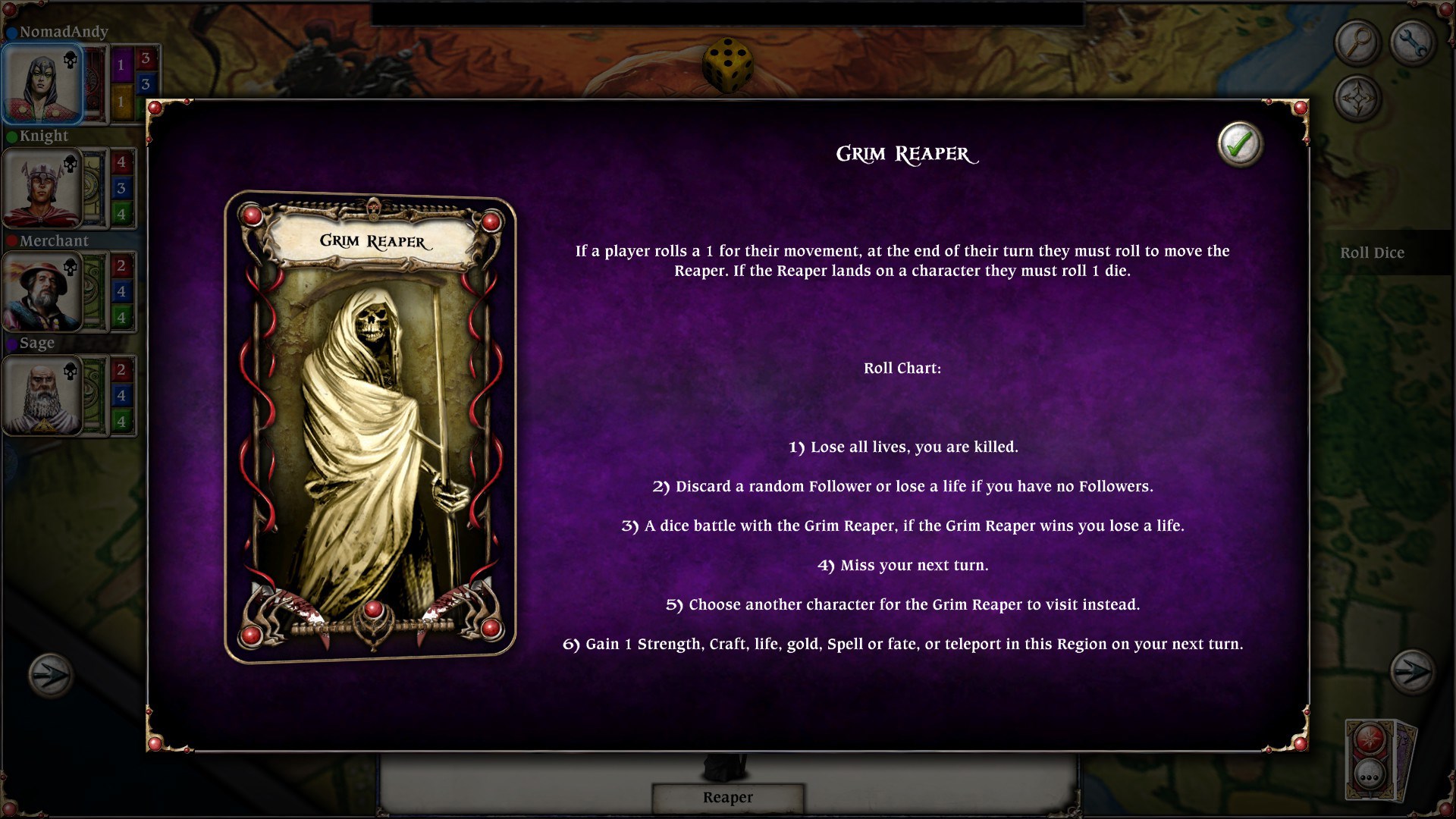Click the skull icon on Sage's panel
This screenshot has height=819, width=1456.
(x=70, y=372)
